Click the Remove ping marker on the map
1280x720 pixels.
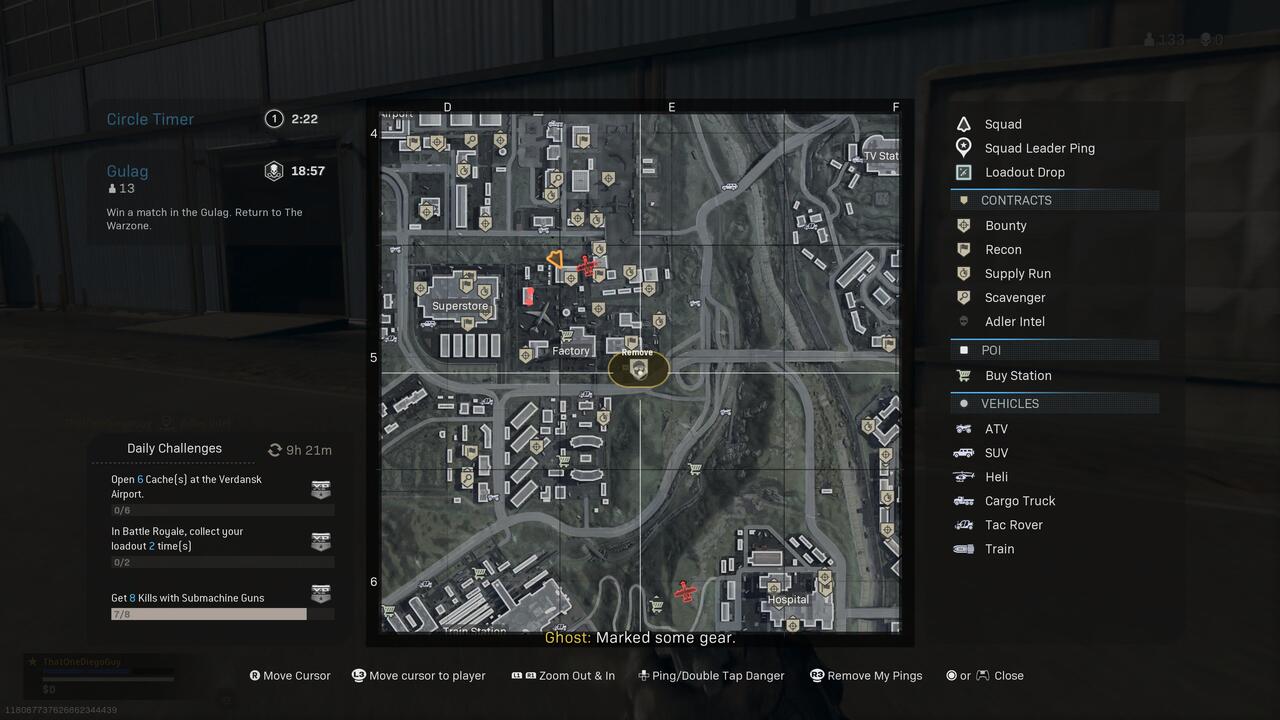[x=638, y=368]
